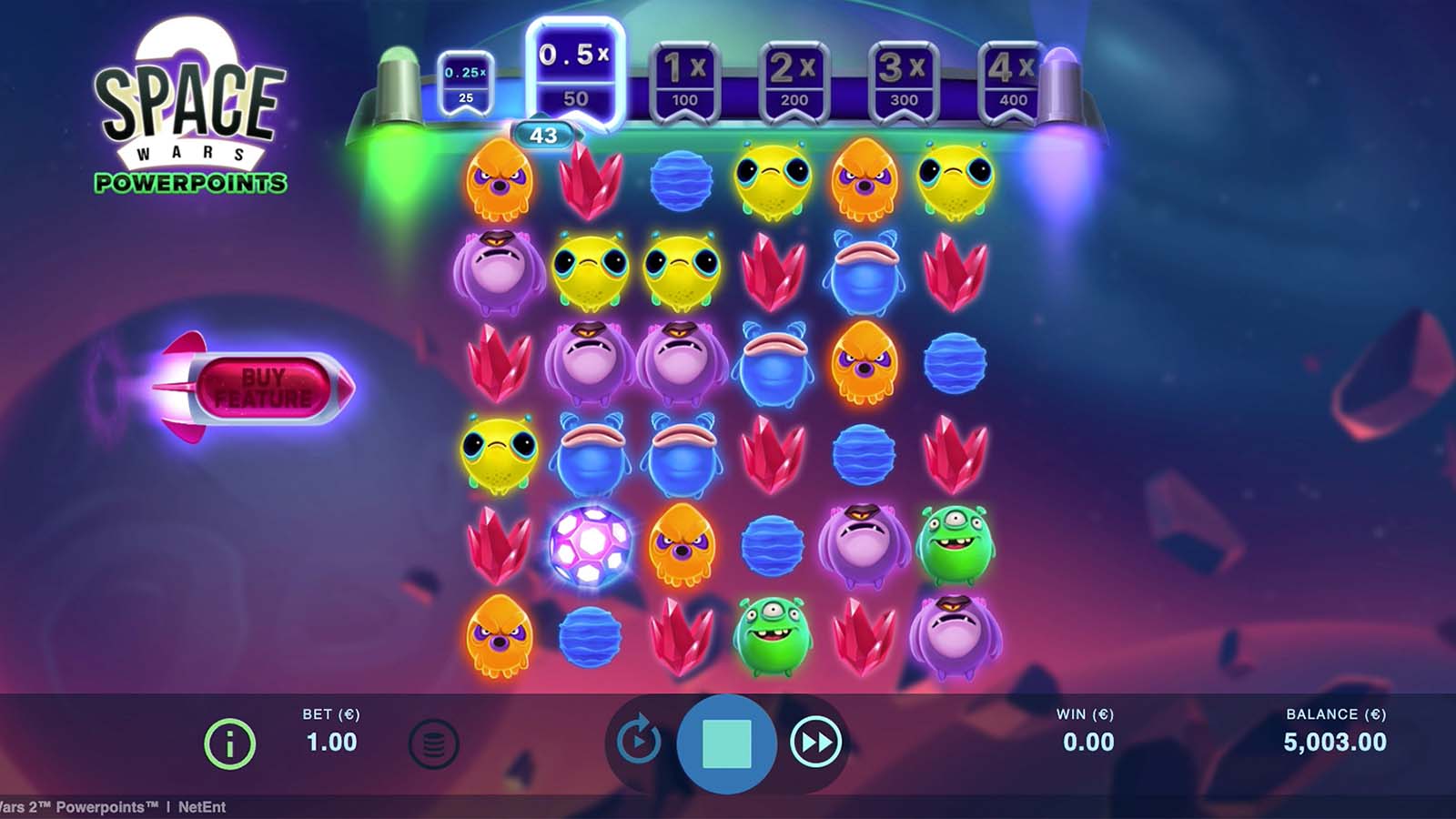Click the 43 powerpoints counter

(543, 133)
